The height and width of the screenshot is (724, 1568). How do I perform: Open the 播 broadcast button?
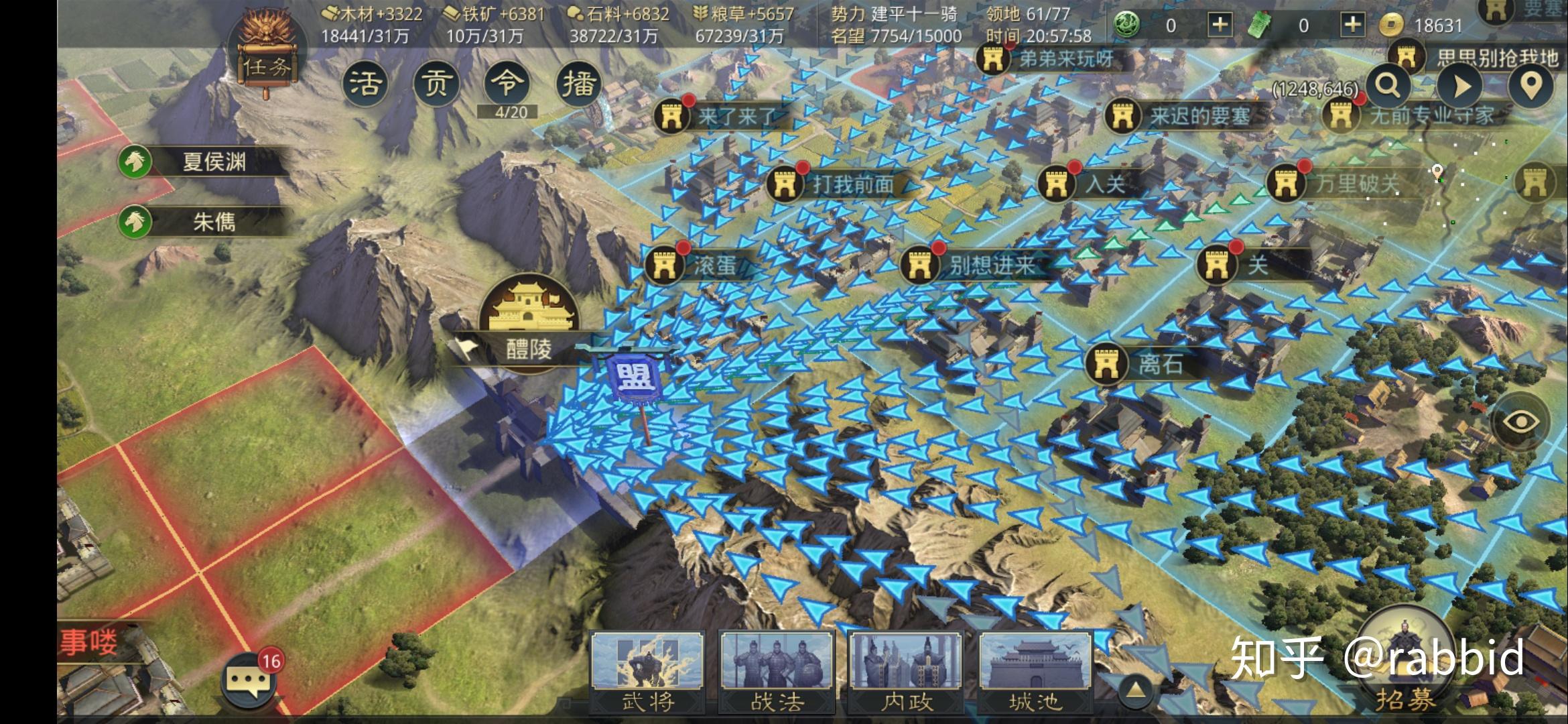[x=578, y=84]
